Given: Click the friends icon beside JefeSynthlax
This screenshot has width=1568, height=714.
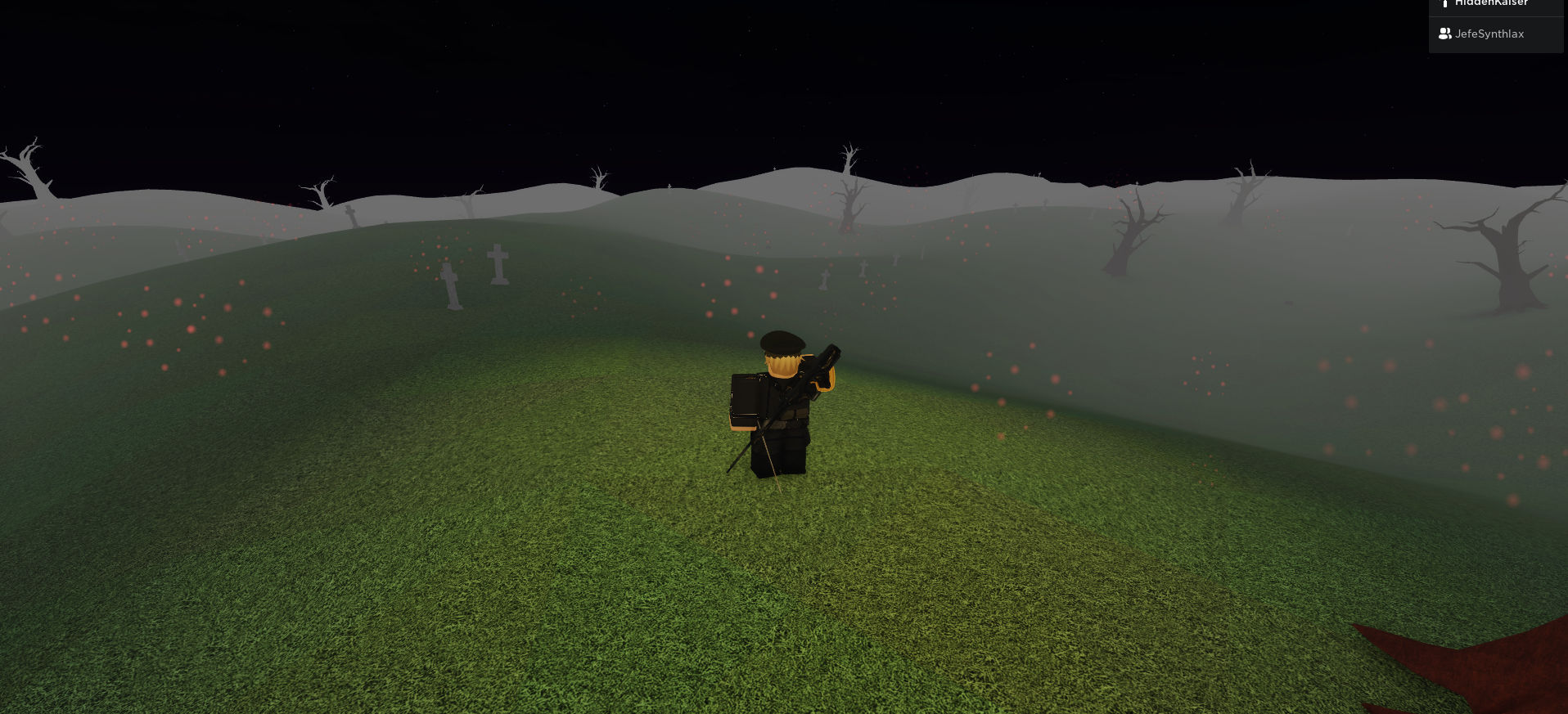Looking at the screenshot, I should click(x=1445, y=34).
